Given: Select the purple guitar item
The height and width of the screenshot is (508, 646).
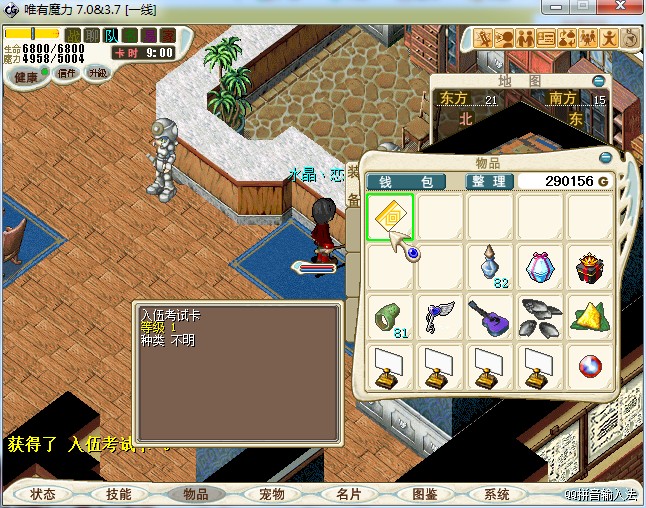Looking at the screenshot, I should point(490,317).
